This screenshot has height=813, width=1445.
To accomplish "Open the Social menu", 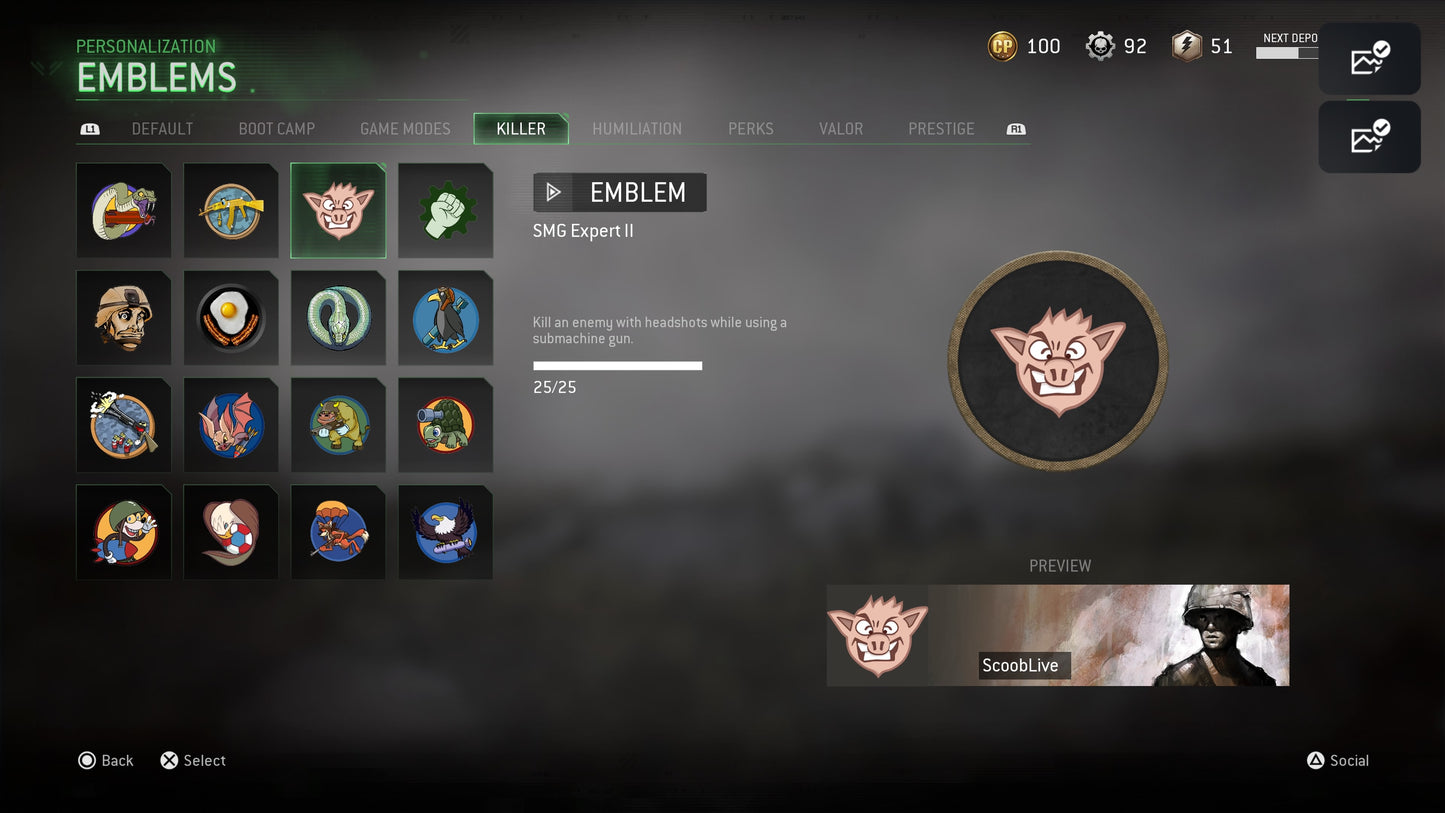I will [x=1339, y=760].
